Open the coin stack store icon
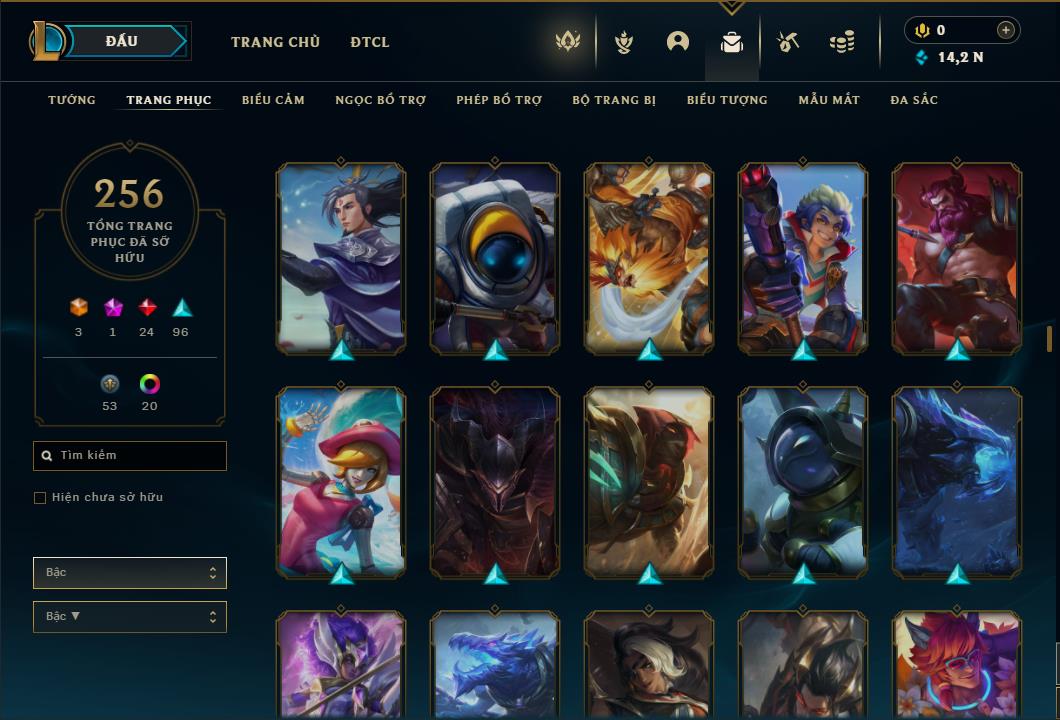The image size is (1060, 720). [x=842, y=42]
